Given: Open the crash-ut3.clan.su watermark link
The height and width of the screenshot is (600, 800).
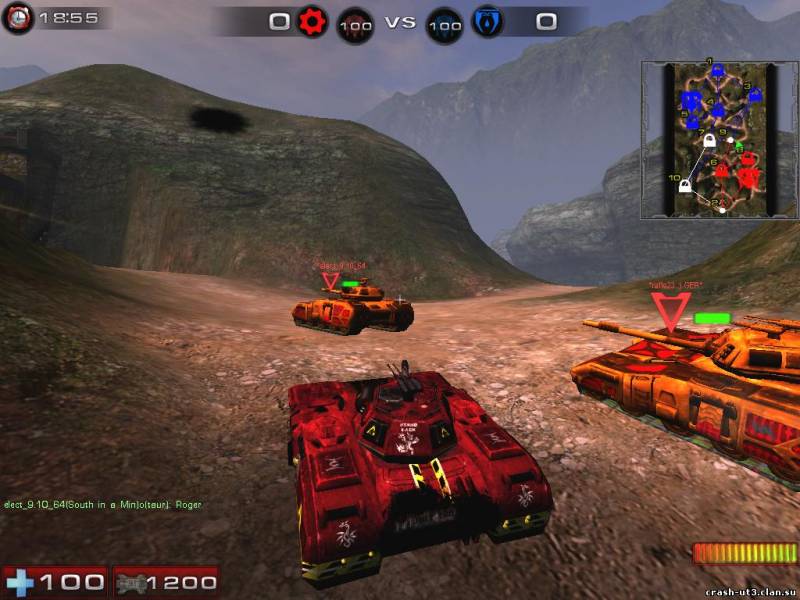Looking at the screenshot, I should pos(749,592).
